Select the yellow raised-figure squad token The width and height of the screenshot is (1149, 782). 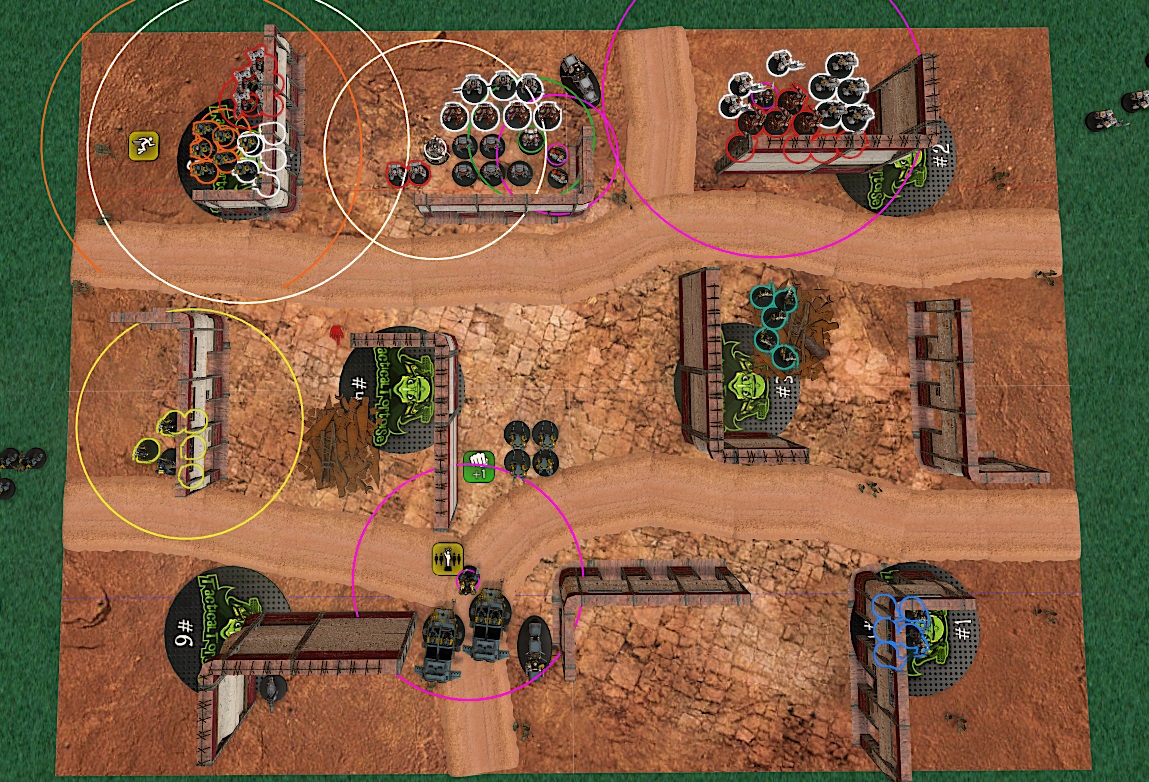click(x=446, y=557)
